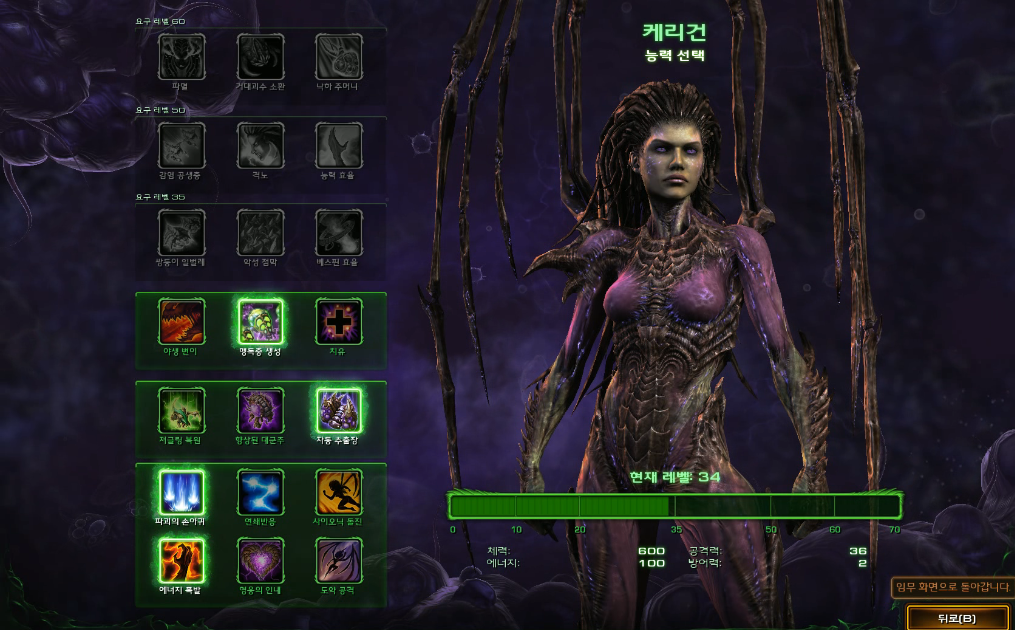Viewport: 1015px width, 630px height.
Task: Select the 에너지 폭발 (Kinetic Blast) ability
Action: pos(182,560)
